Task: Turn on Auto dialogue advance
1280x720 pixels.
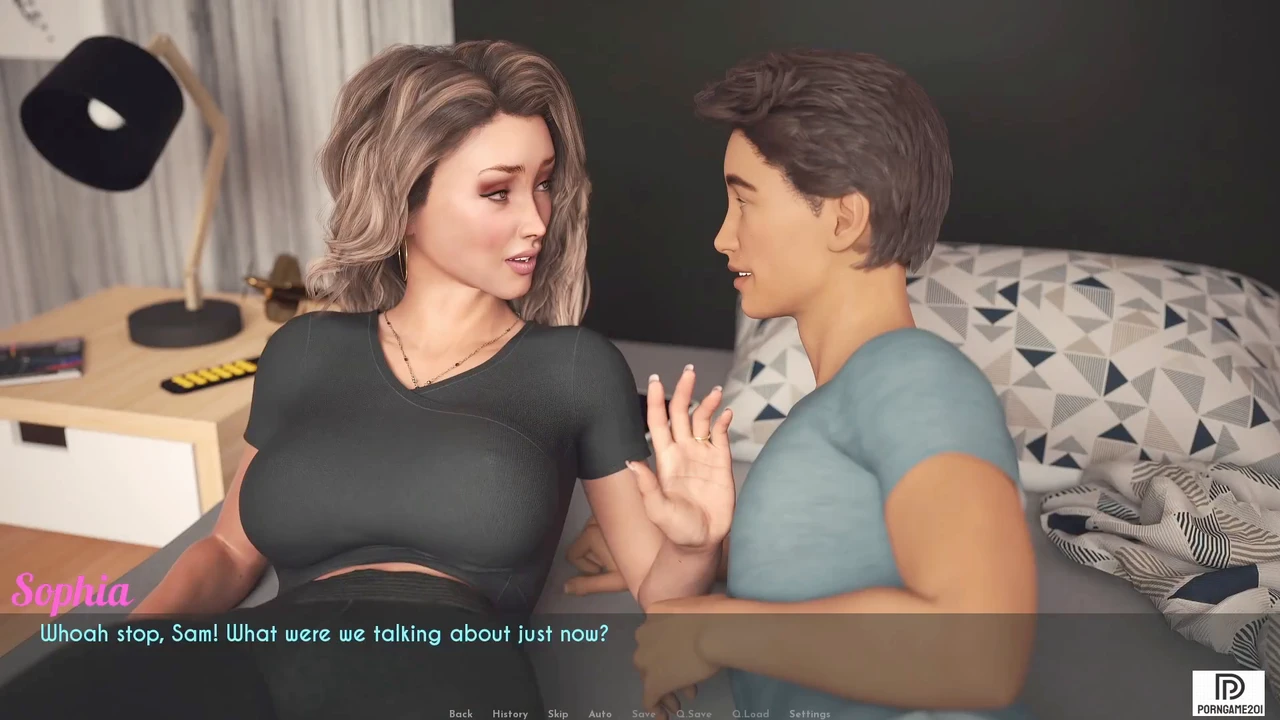Action: (600, 713)
